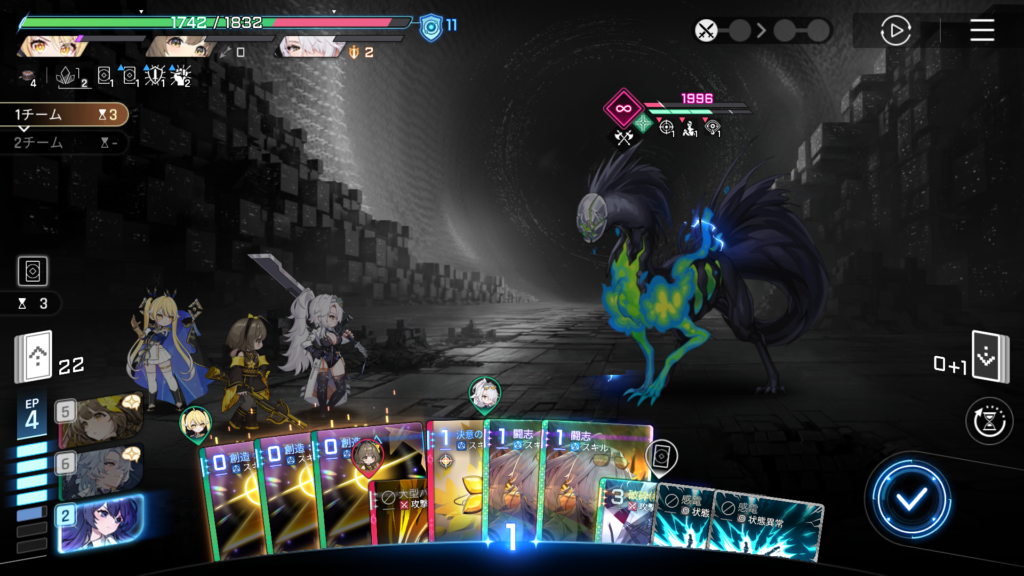Inspect the blue shield icon showing 11
Image resolution: width=1024 pixels, height=576 pixels.
[431, 26]
